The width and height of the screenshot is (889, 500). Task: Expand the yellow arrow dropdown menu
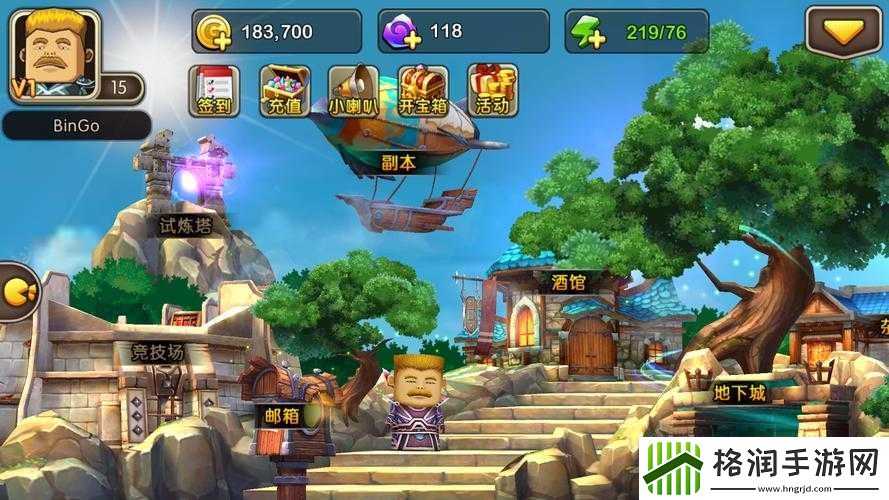click(x=847, y=33)
